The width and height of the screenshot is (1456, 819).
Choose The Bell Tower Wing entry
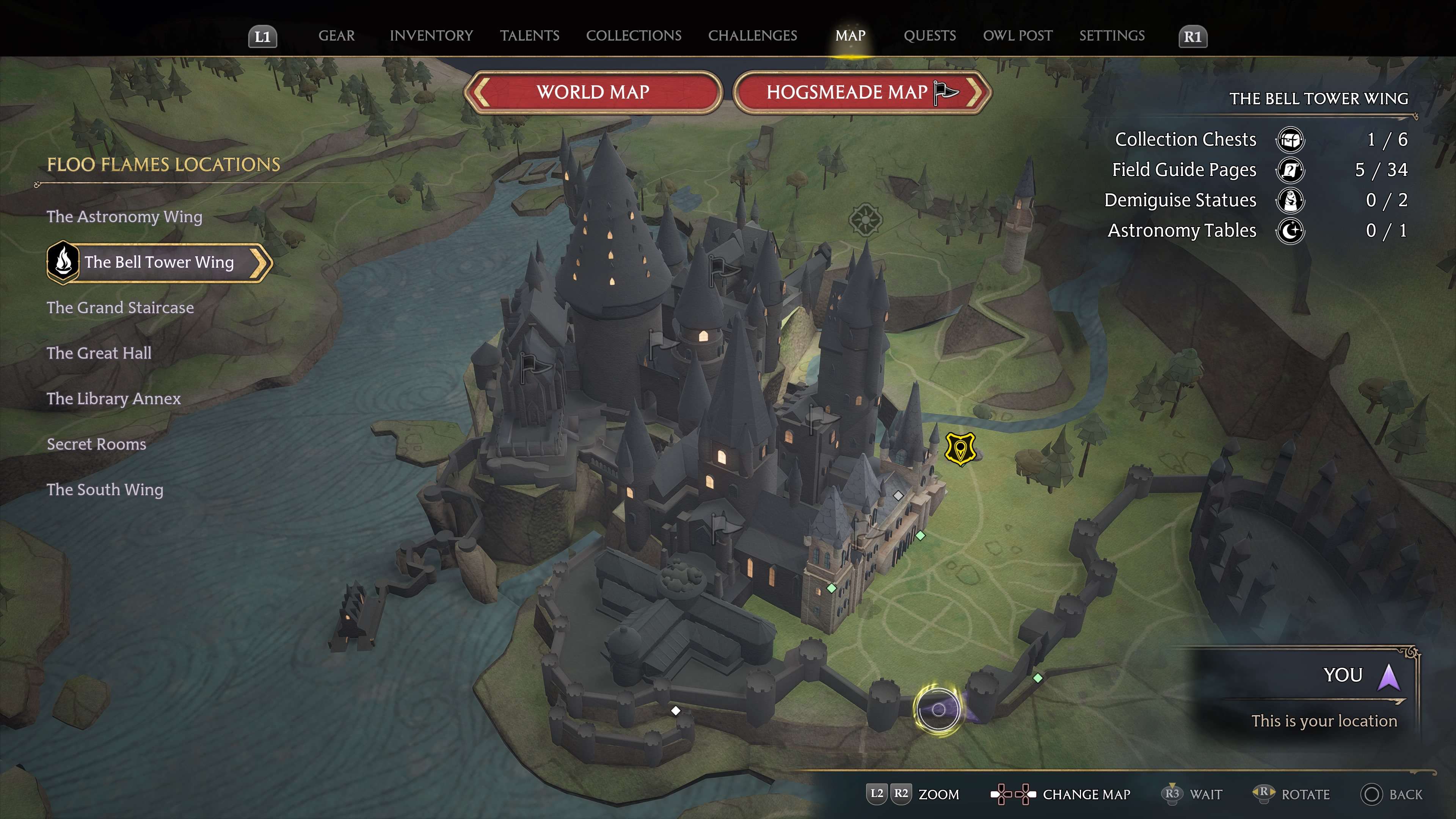point(159,262)
